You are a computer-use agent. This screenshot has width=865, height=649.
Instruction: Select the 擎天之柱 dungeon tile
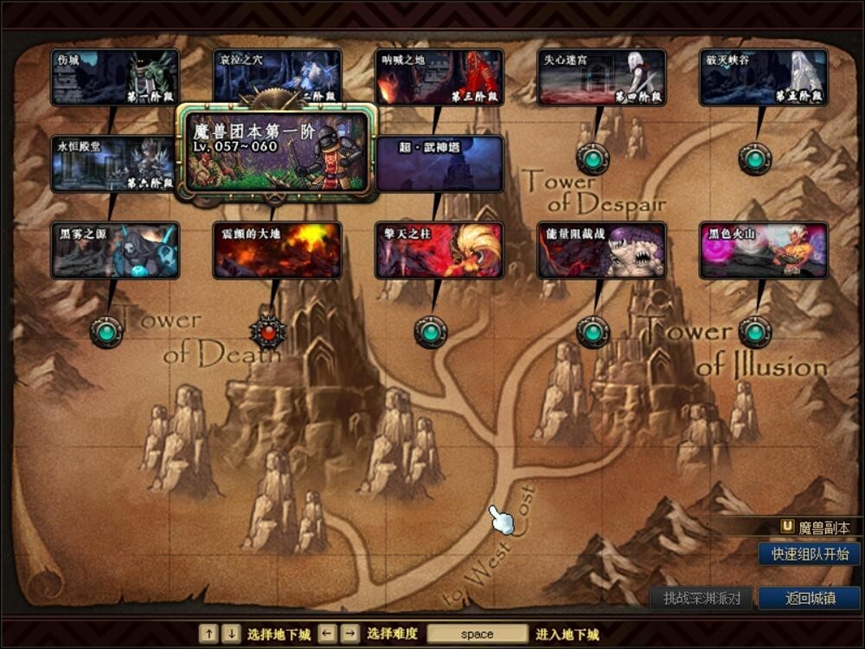(439, 250)
